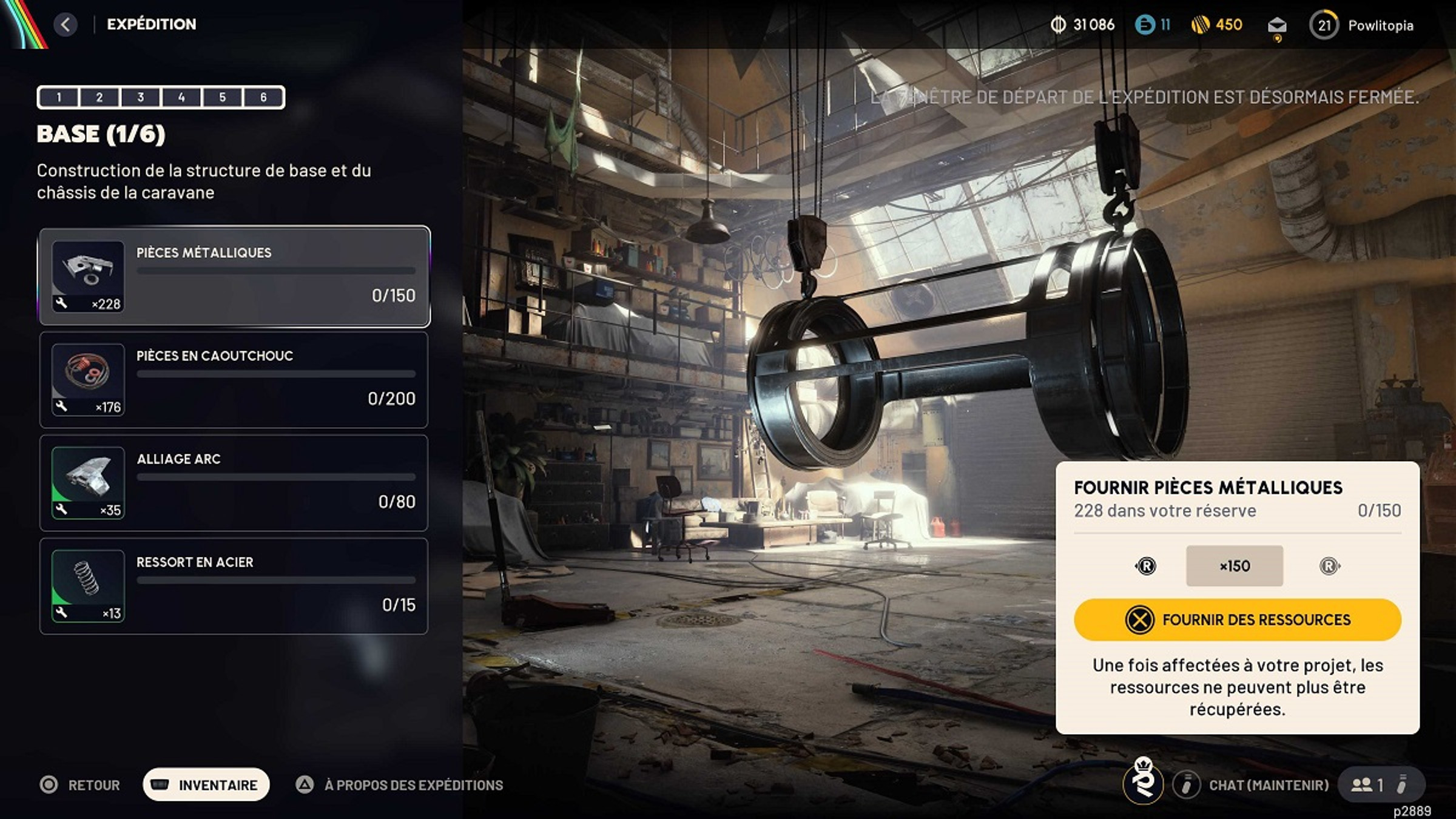
Task: Open the mailbox icon in top bar
Action: [1277, 25]
